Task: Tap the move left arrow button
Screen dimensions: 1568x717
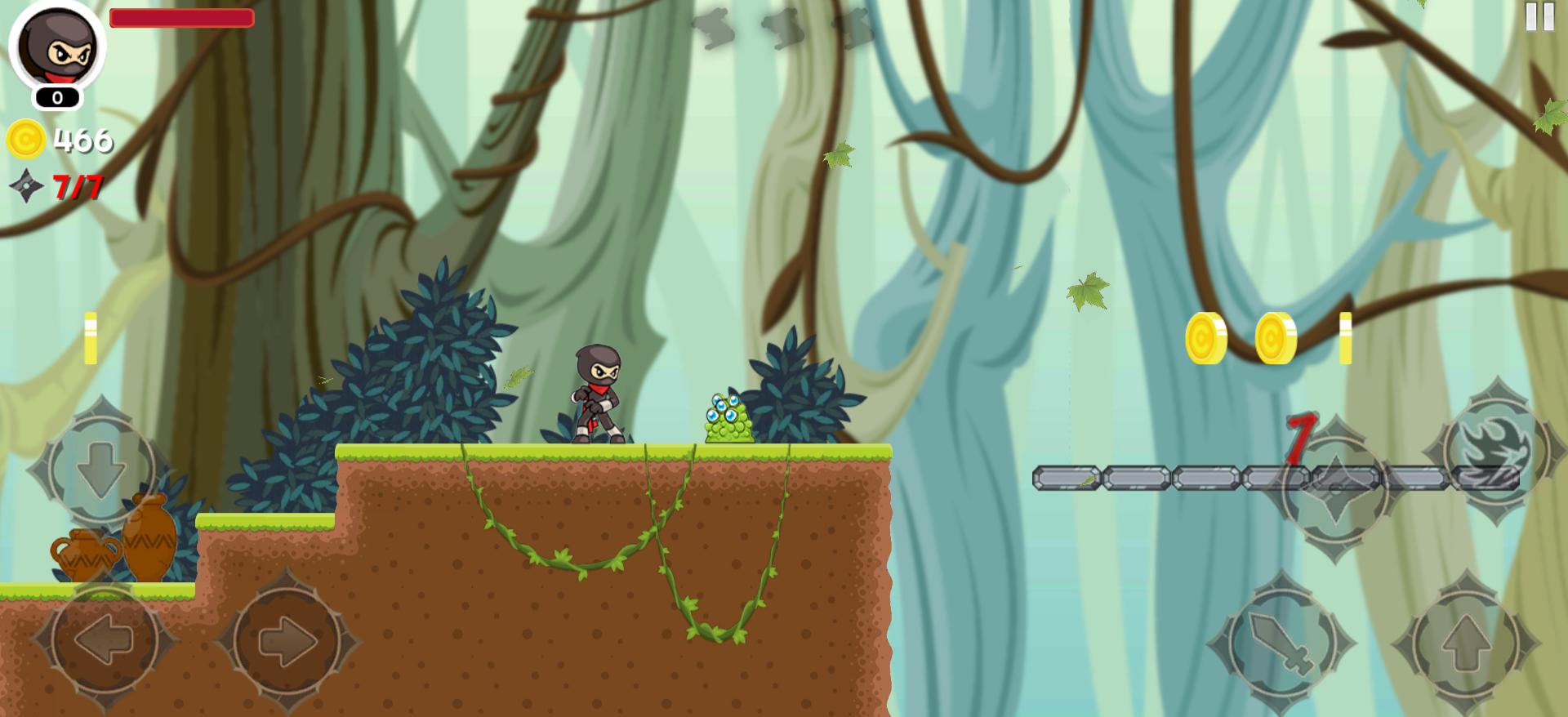Action: [x=104, y=639]
